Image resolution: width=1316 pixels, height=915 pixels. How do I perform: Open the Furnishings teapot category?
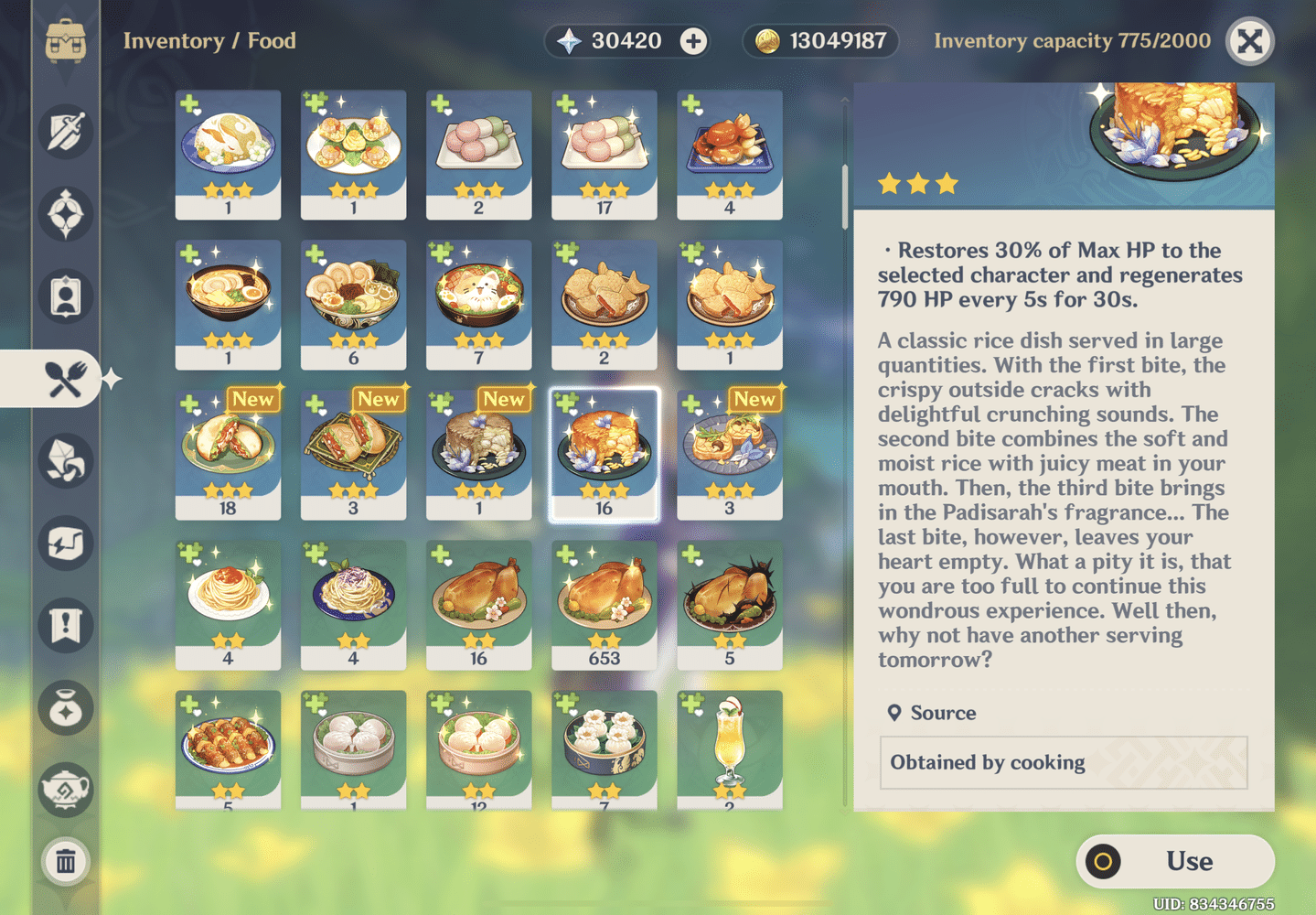65,789
